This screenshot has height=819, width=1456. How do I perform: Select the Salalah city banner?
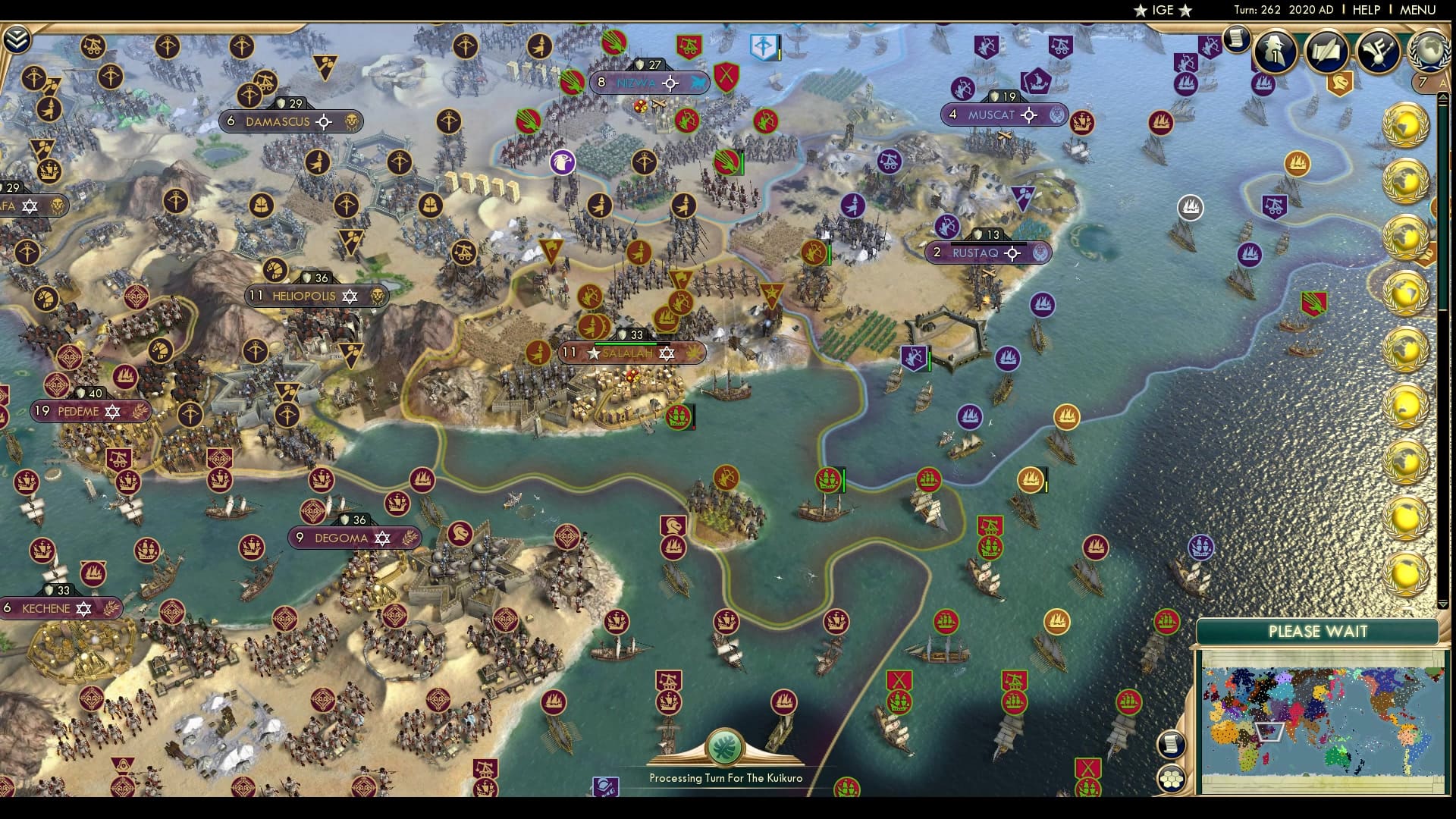click(629, 353)
